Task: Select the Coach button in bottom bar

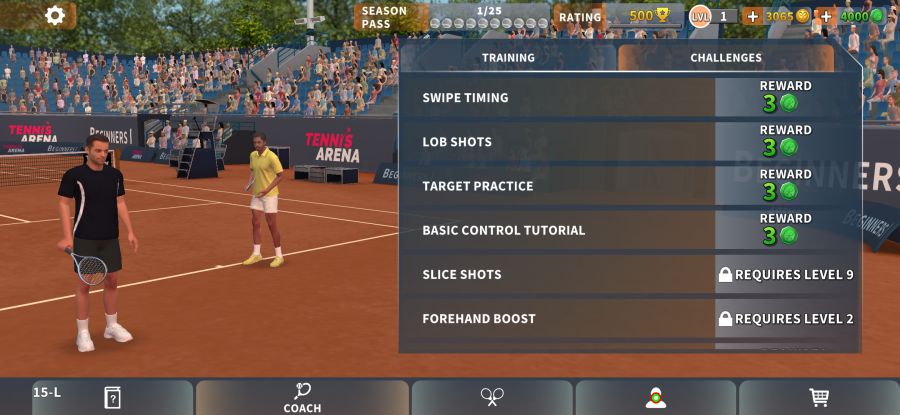Action: point(302,397)
